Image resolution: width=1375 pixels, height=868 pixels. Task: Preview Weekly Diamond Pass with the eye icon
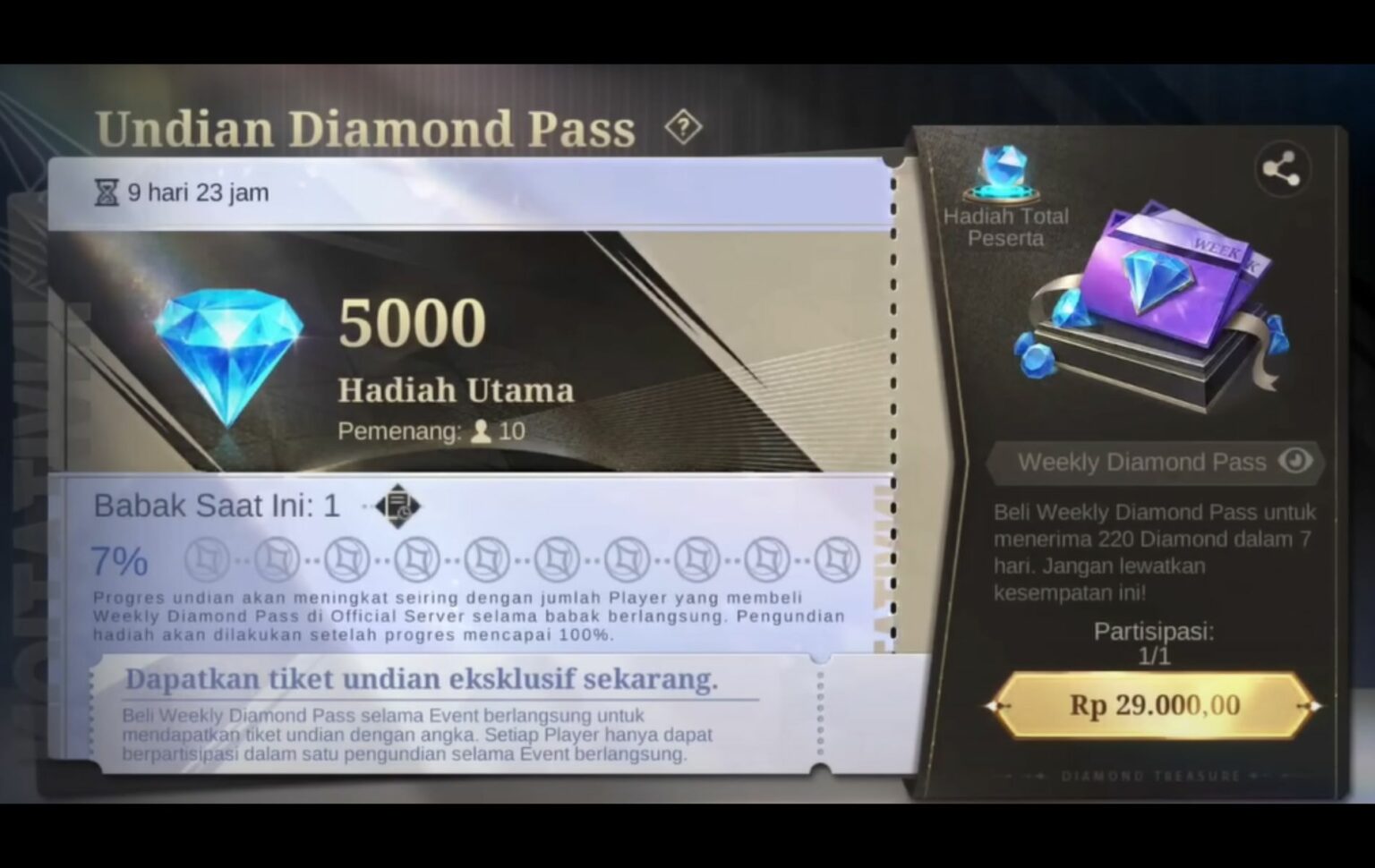point(1293,461)
